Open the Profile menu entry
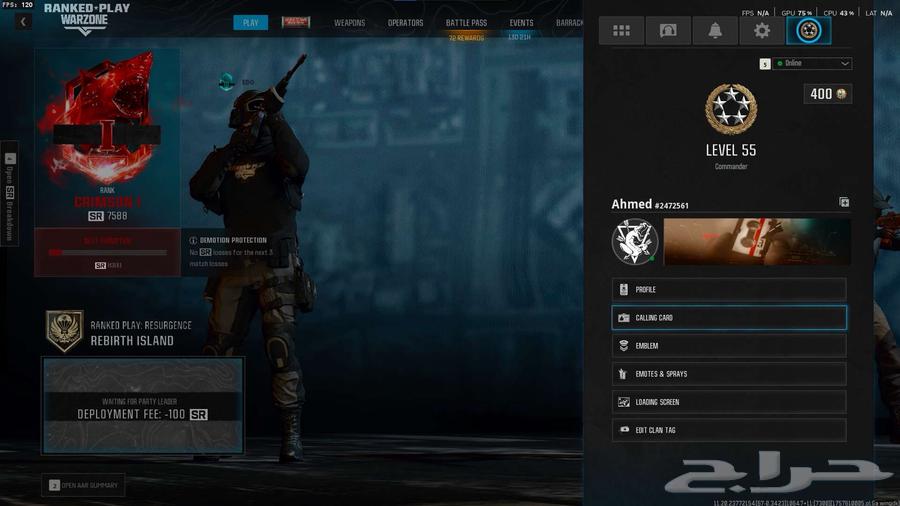The image size is (900, 506). point(729,290)
